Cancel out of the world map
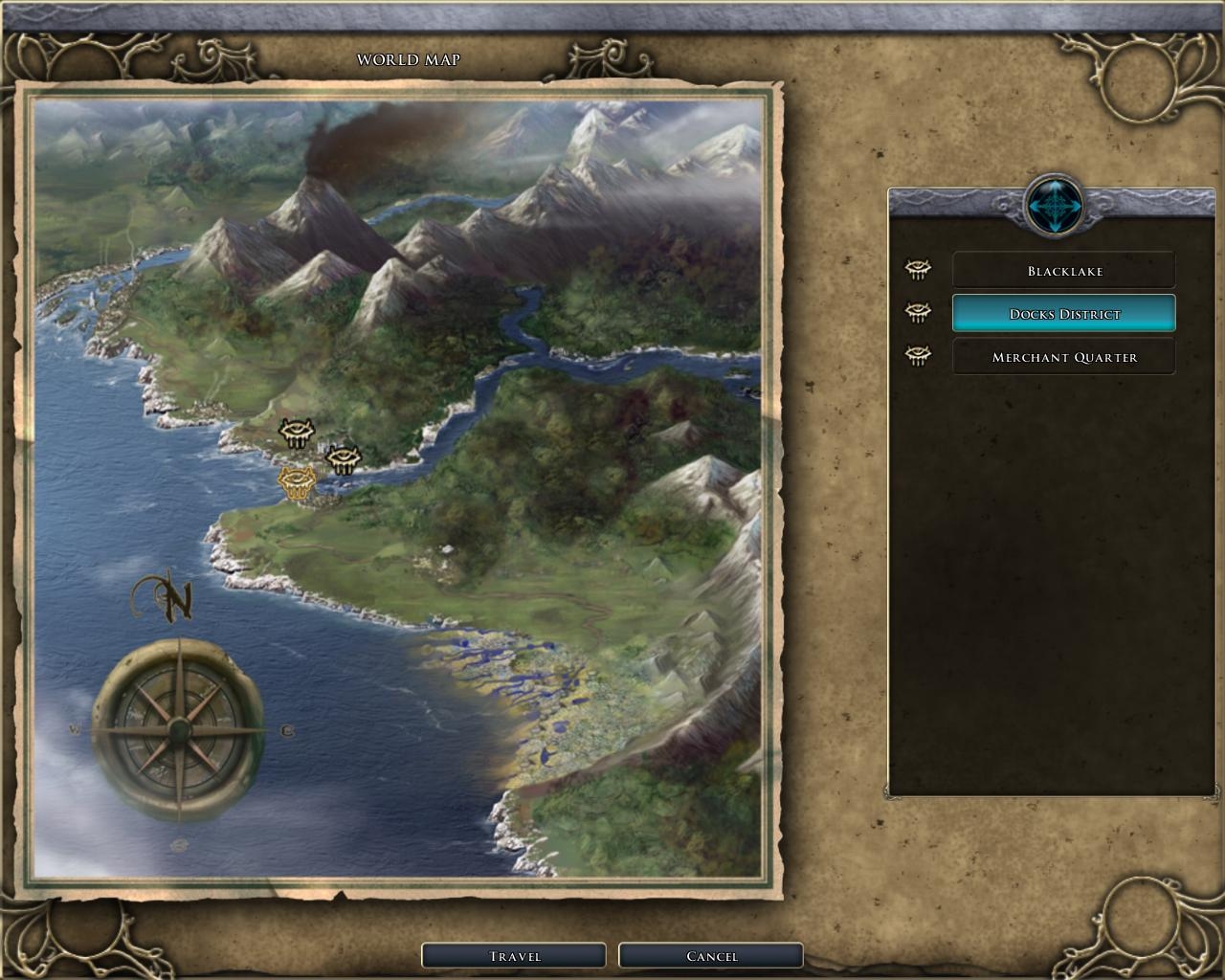The width and height of the screenshot is (1225, 980). pyautogui.click(x=711, y=955)
